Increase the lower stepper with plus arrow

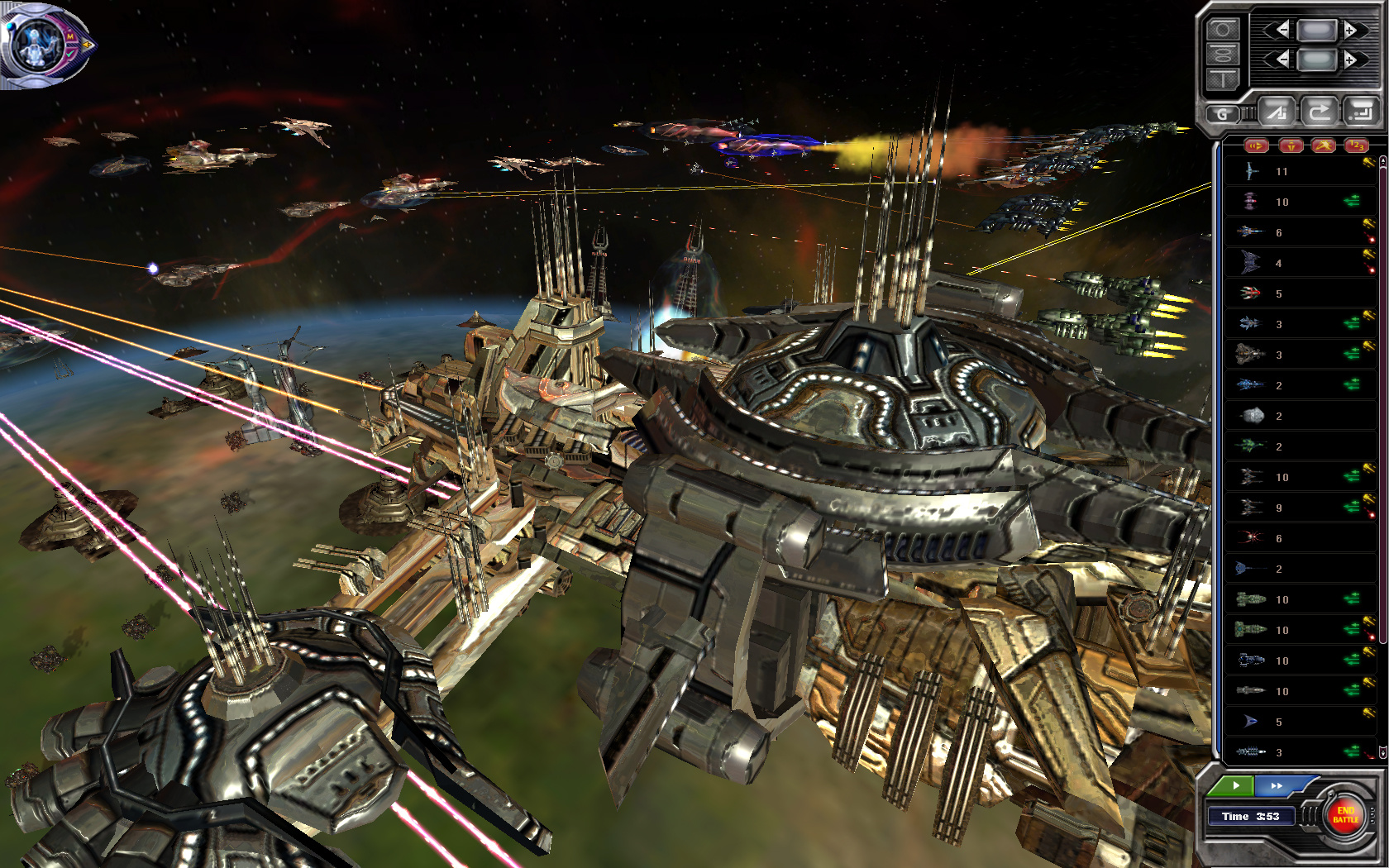pos(1351,60)
